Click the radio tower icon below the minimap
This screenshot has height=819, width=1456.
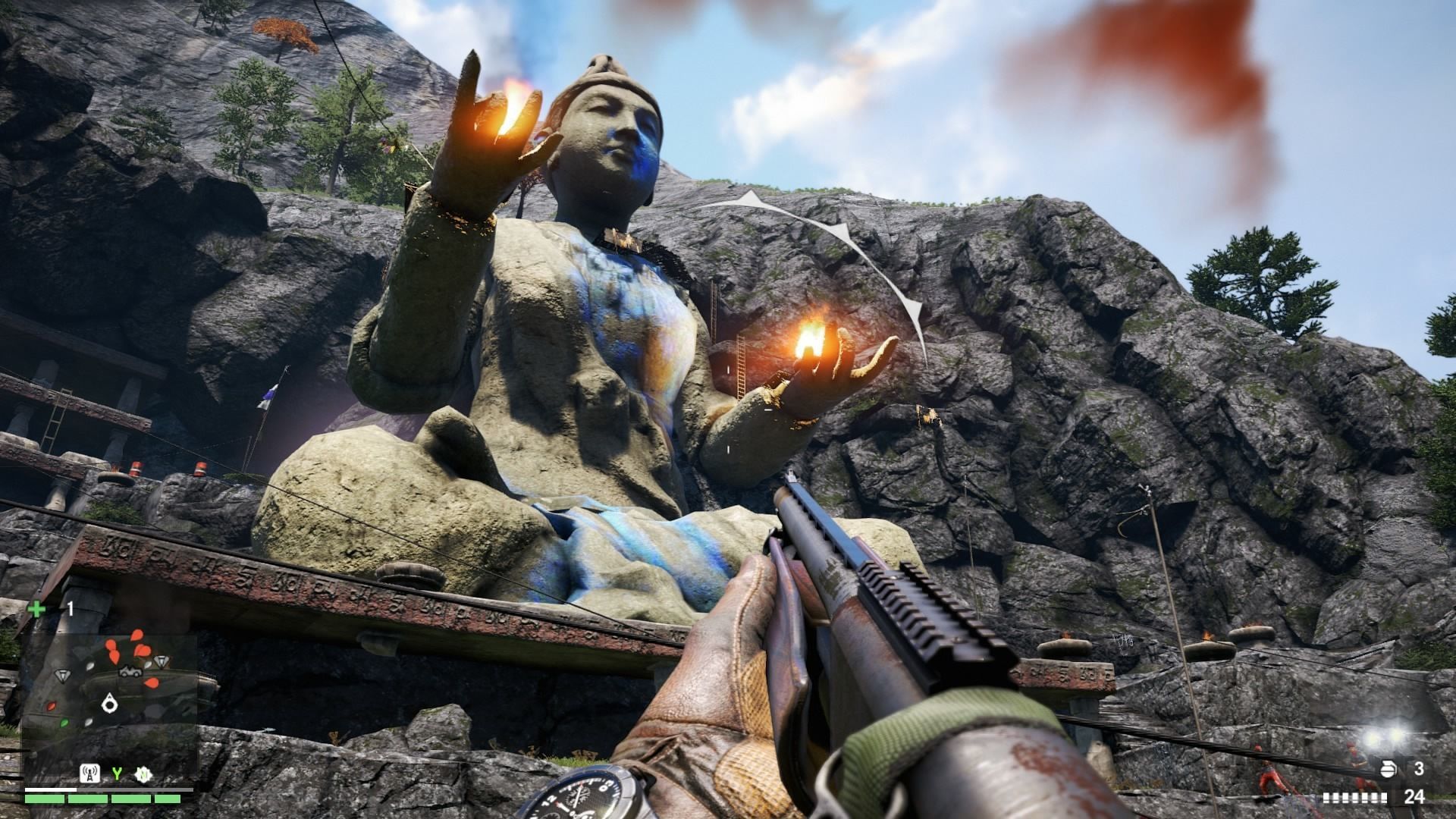(x=88, y=773)
